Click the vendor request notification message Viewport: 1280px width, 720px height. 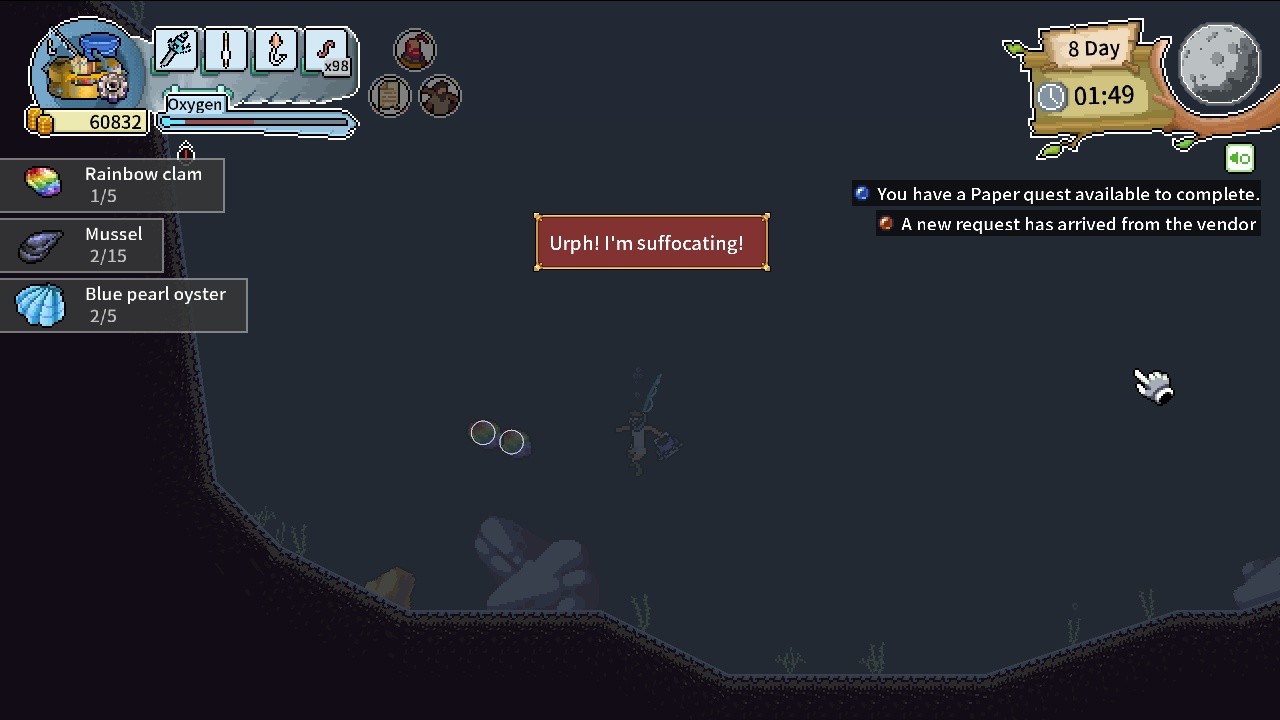tap(1079, 224)
